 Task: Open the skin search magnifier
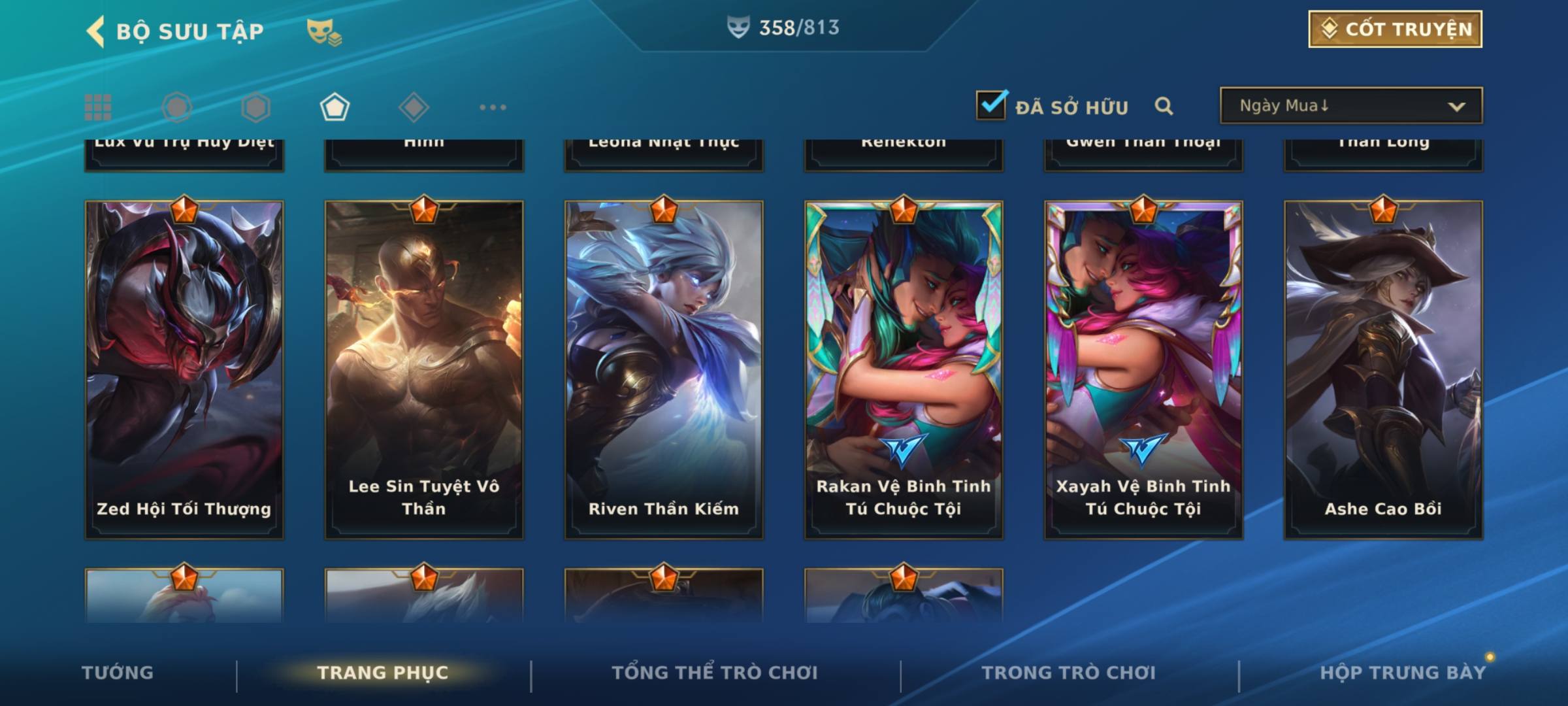point(1164,106)
